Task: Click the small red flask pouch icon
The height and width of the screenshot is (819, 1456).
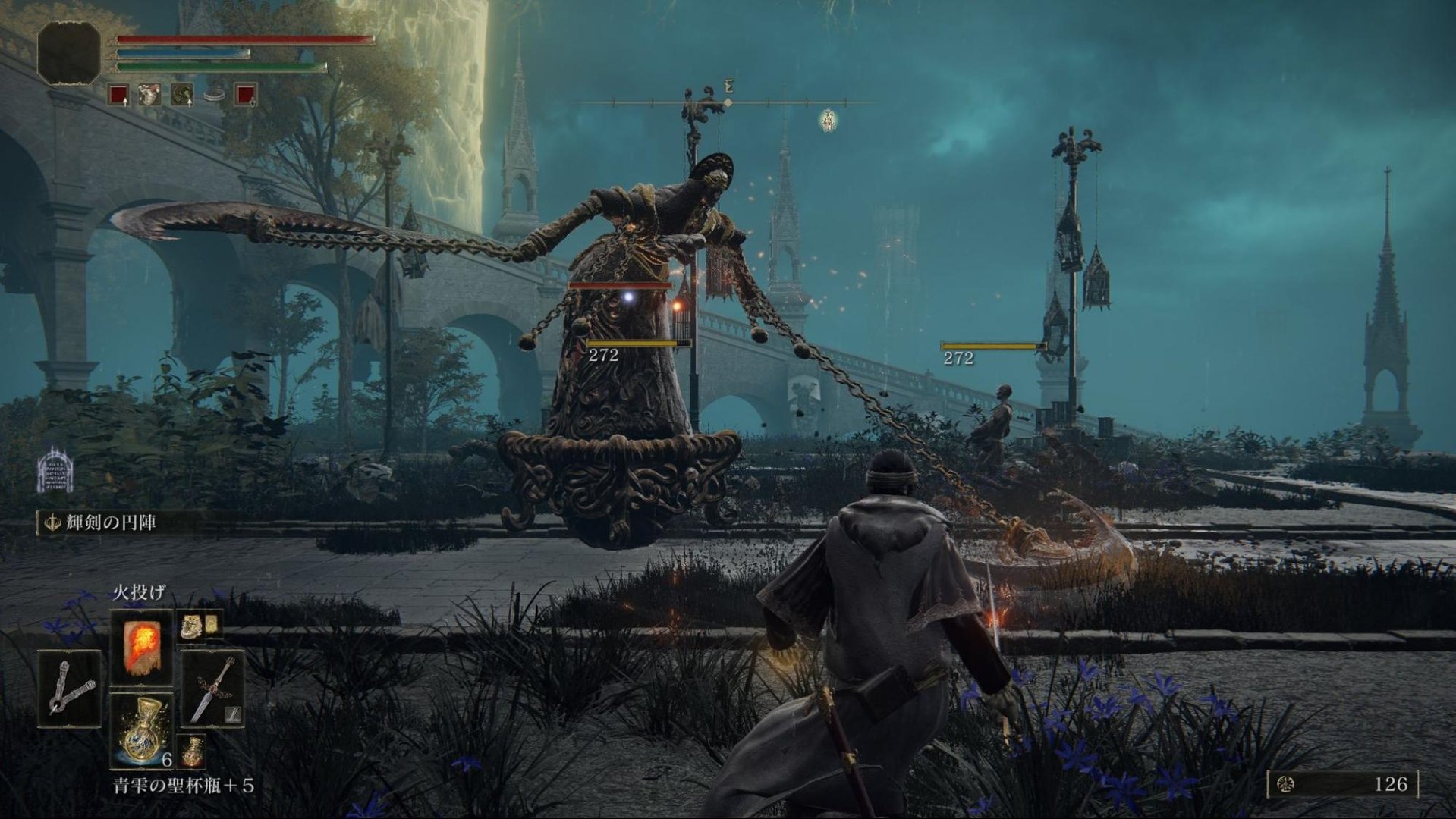Action: (x=192, y=751)
